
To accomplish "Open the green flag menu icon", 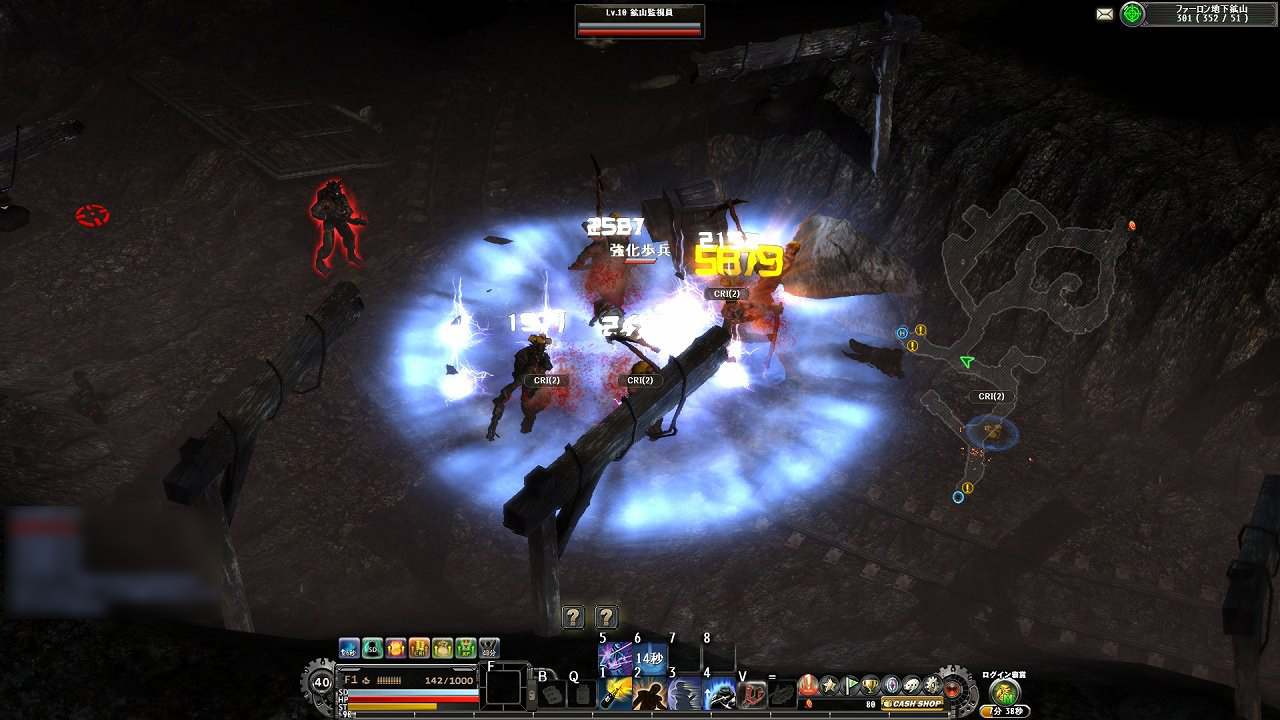I will 851,685.
